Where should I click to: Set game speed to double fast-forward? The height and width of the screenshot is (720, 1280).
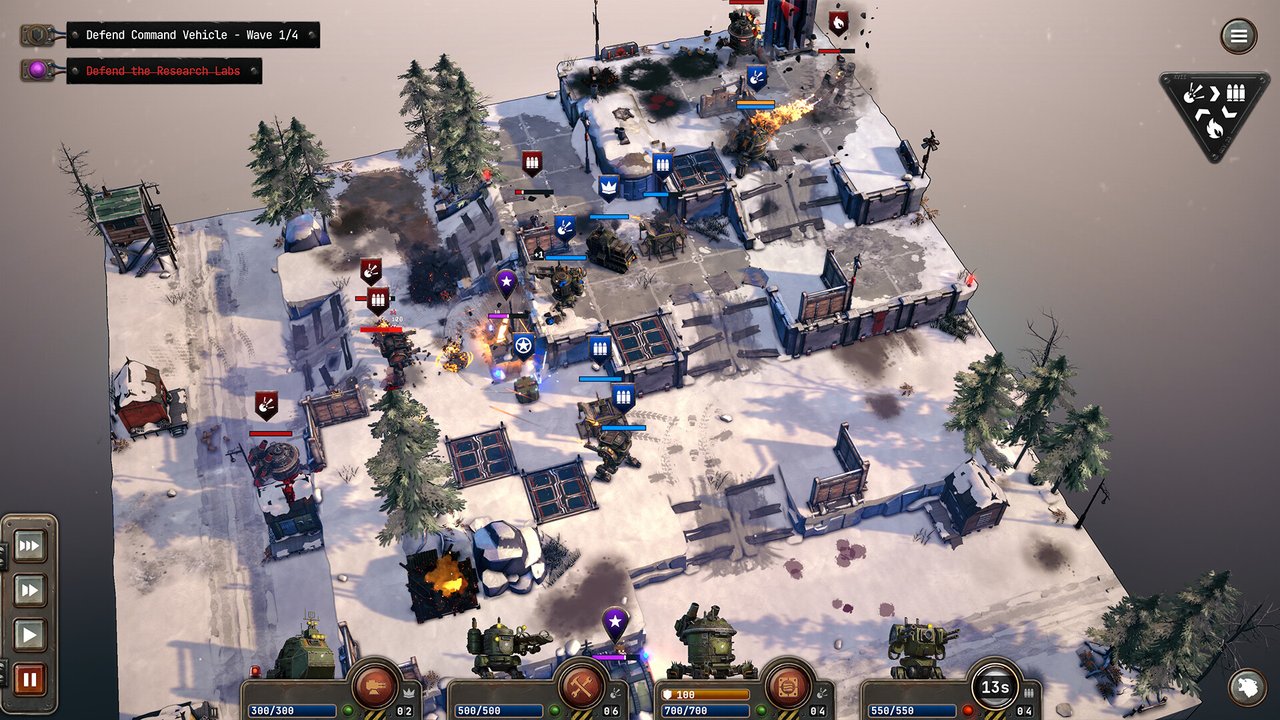[x=29, y=591]
